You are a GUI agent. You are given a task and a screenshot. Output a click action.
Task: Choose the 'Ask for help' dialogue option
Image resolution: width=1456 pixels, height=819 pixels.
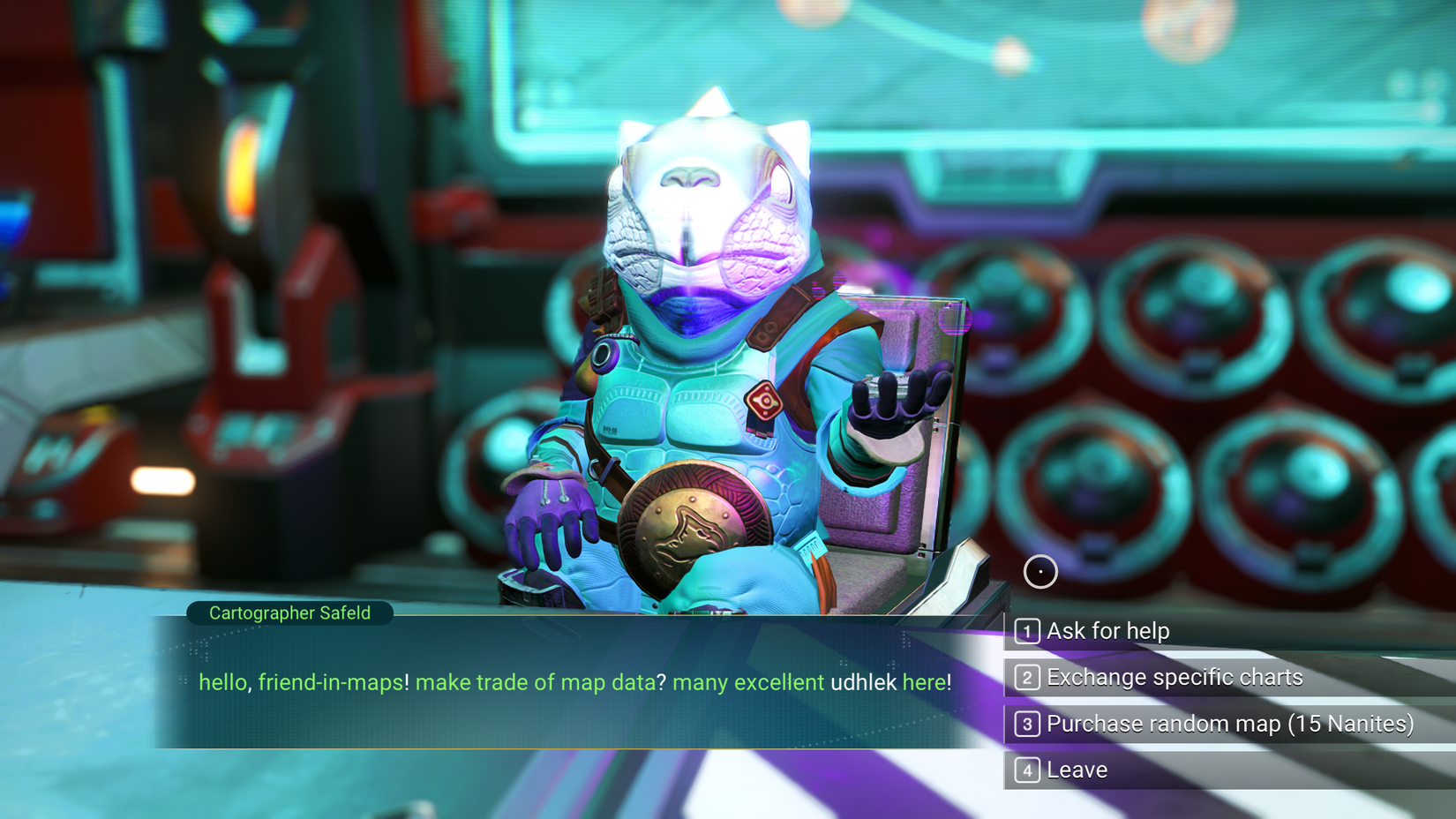(1107, 631)
